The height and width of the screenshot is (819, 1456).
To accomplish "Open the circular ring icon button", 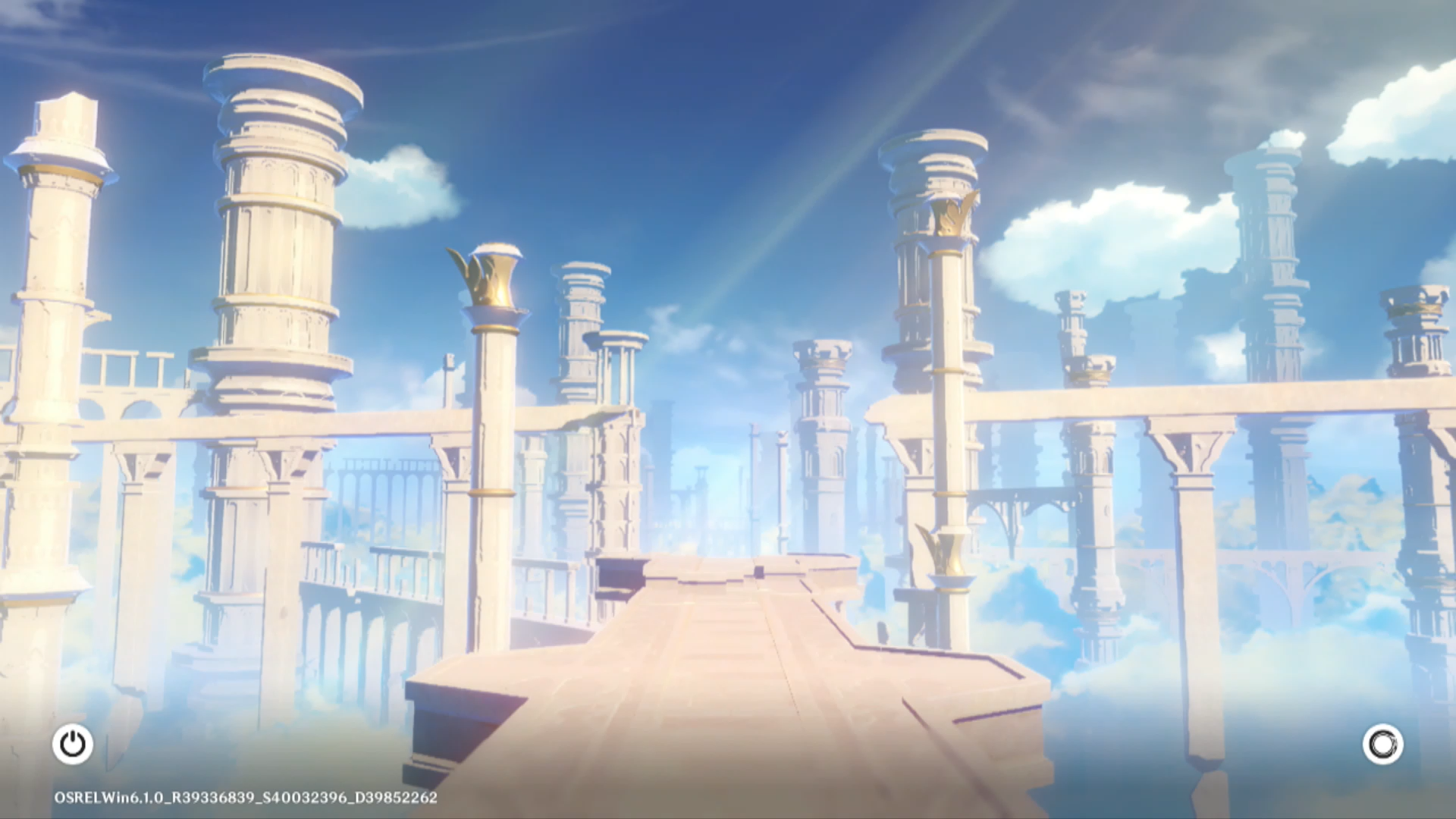I will coord(1382,744).
